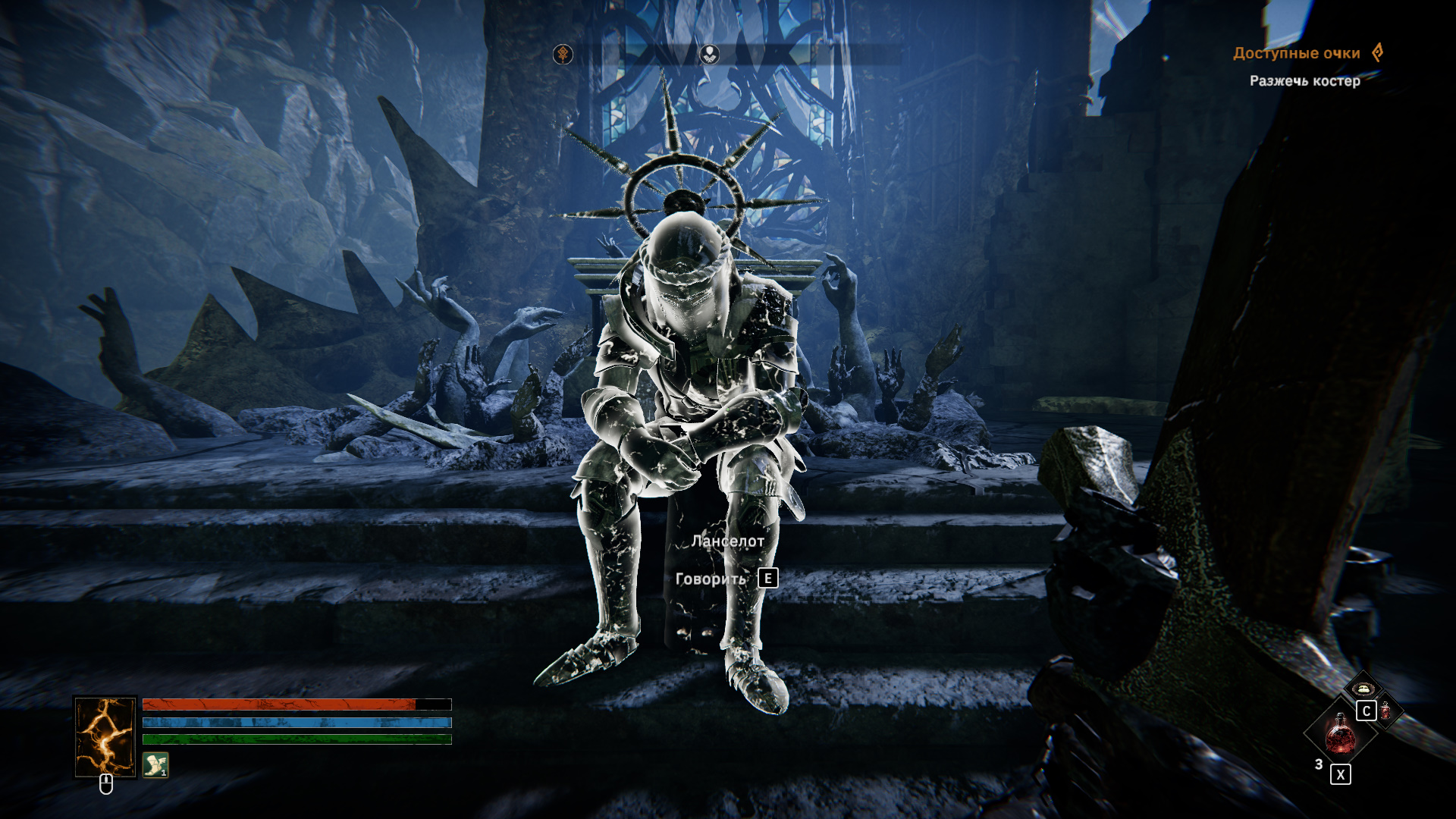This screenshot has width=1456, height=819.
Task: Select the round red potion slot
Action: click(x=1340, y=733)
